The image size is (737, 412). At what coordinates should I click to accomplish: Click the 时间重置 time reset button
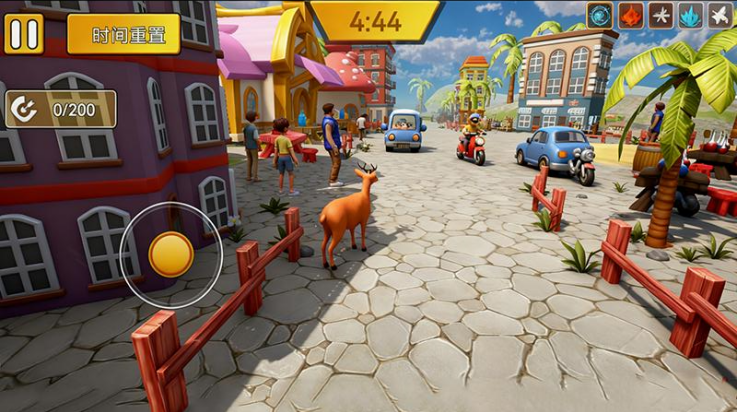123,34
